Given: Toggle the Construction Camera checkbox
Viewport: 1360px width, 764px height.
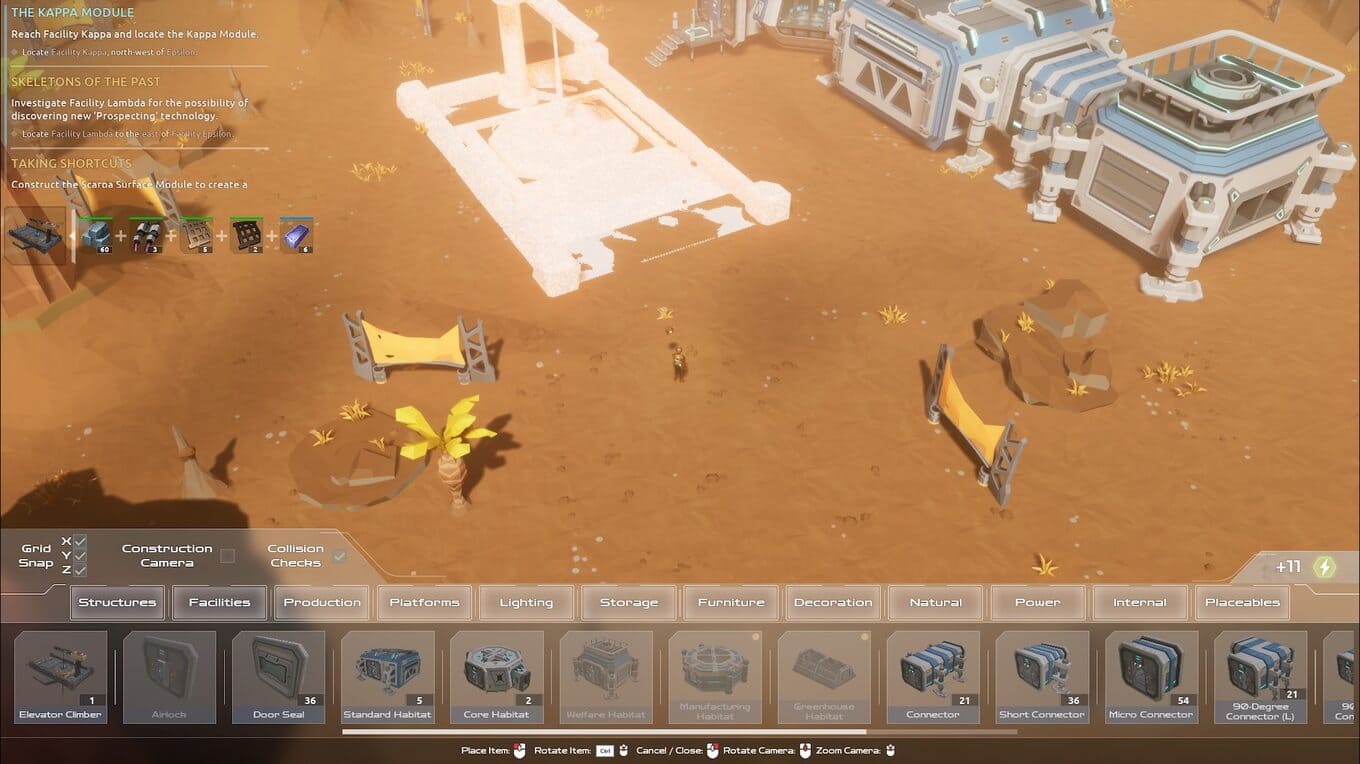Looking at the screenshot, I should click(x=228, y=556).
